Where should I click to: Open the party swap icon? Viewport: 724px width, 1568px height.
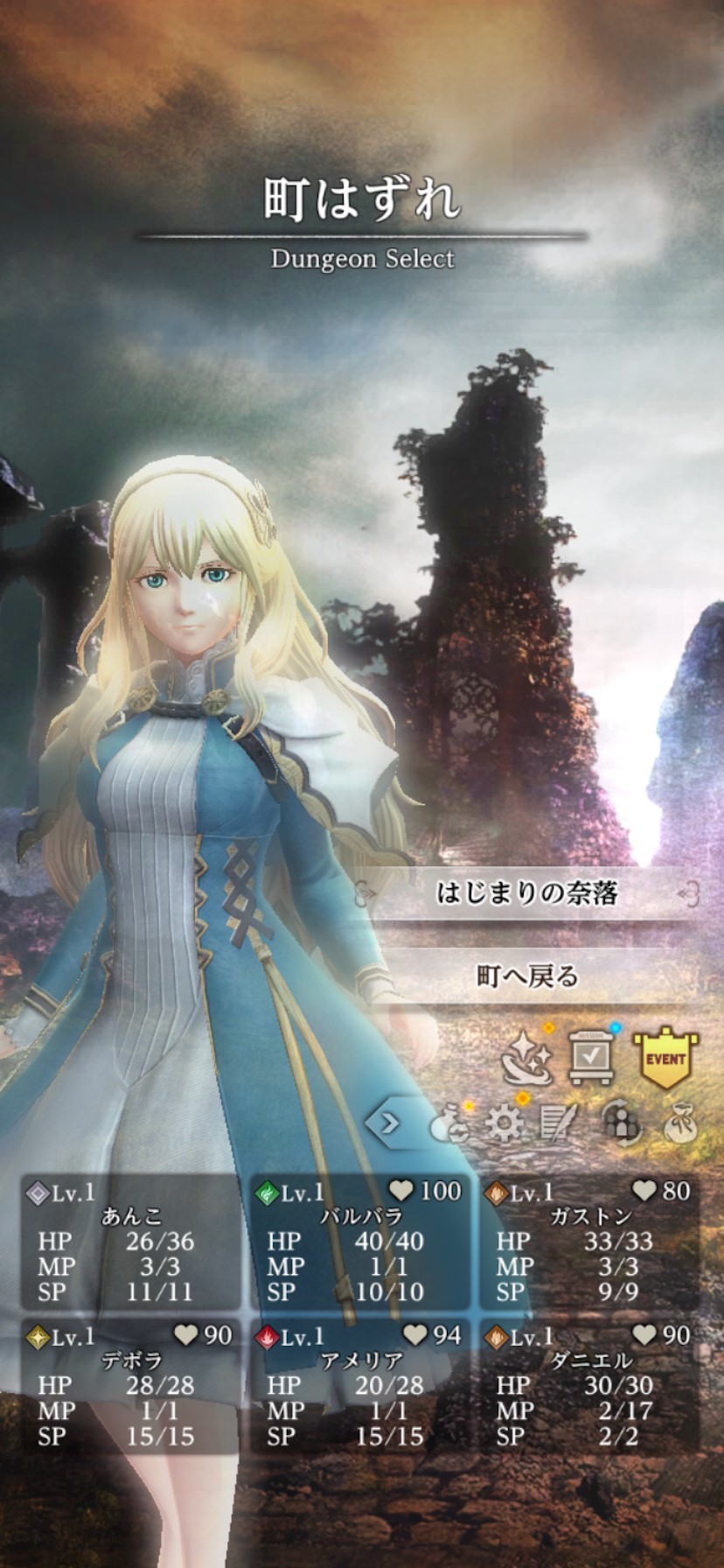coord(619,1123)
